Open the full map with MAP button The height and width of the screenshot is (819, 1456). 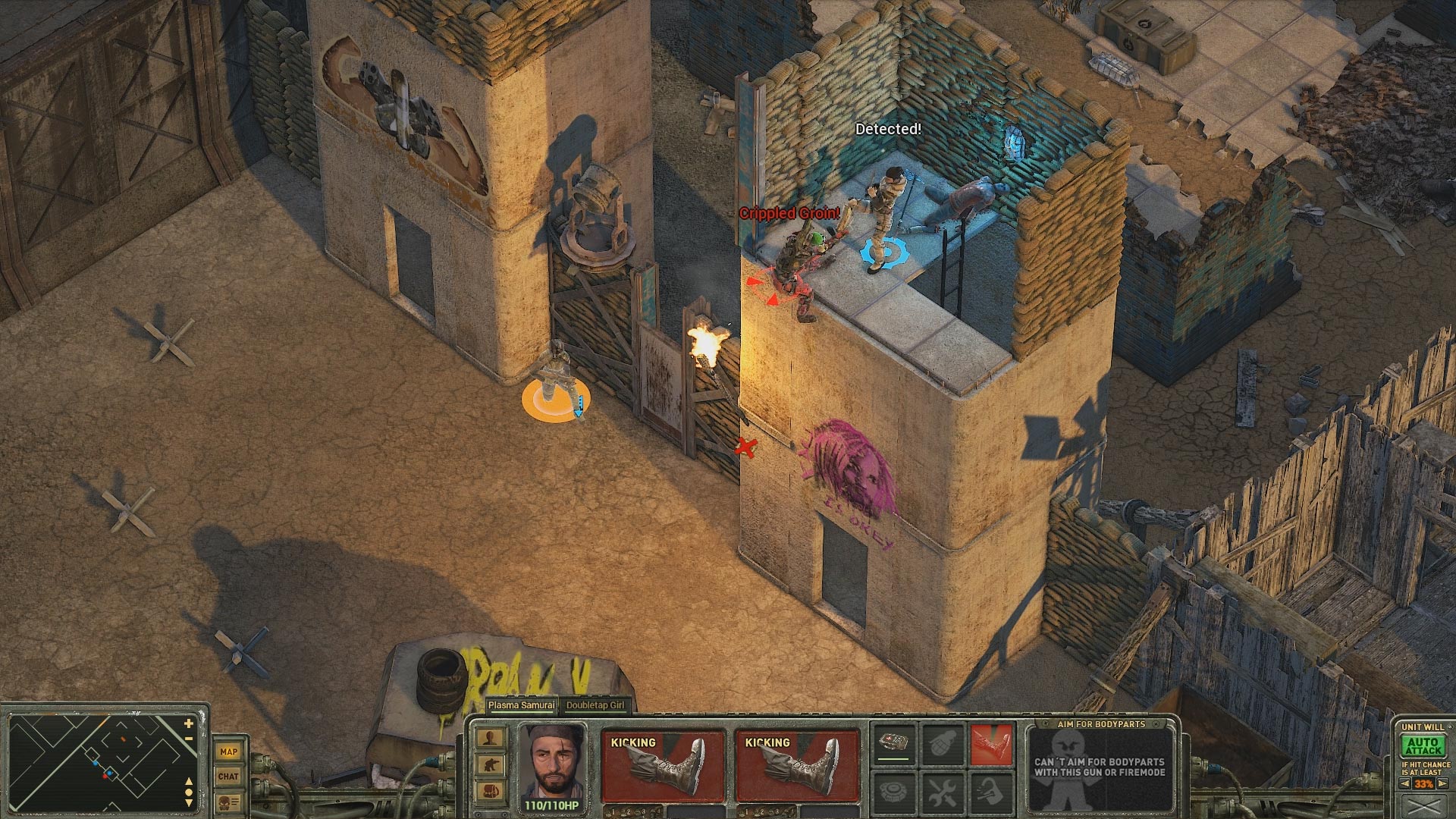click(x=228, y=752)
